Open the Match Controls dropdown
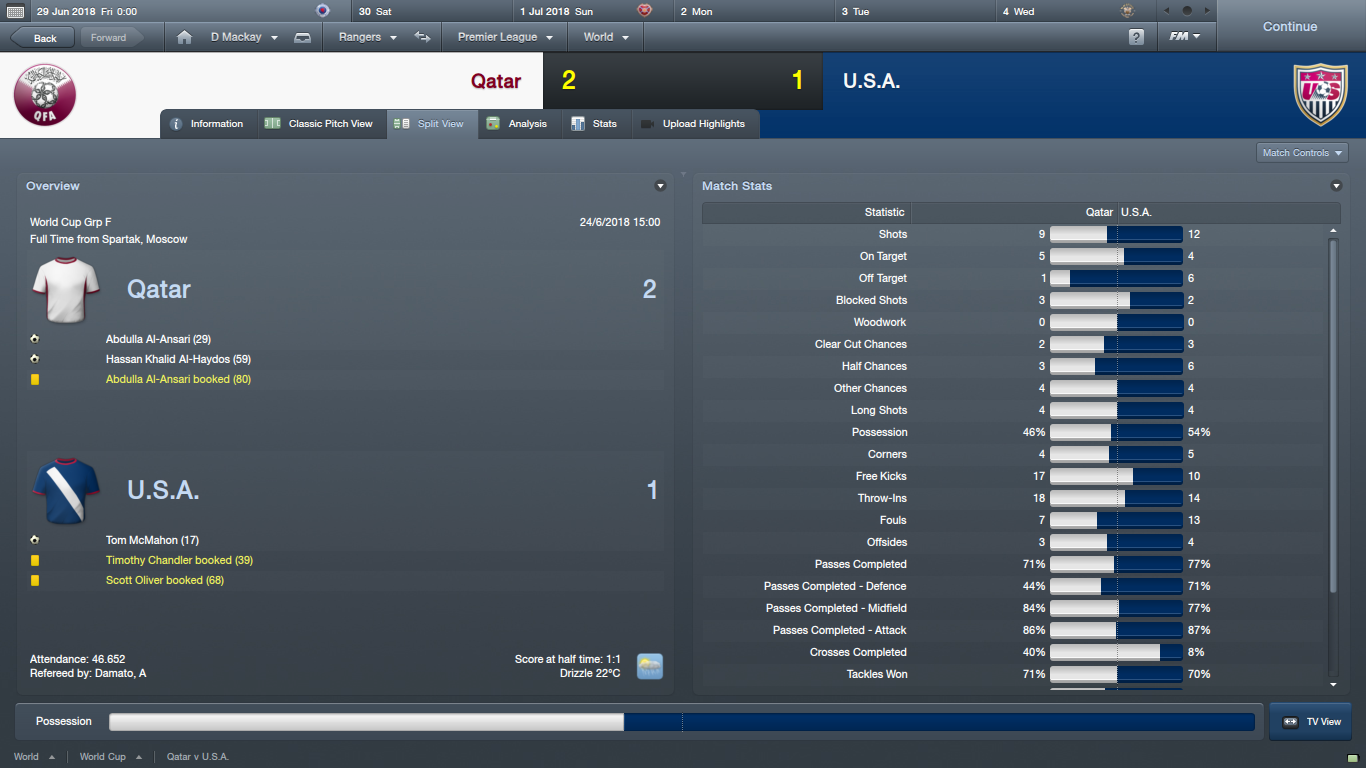Viewport: 1366px width, 768px height. pyautogui.click(x=1302, y=153)
